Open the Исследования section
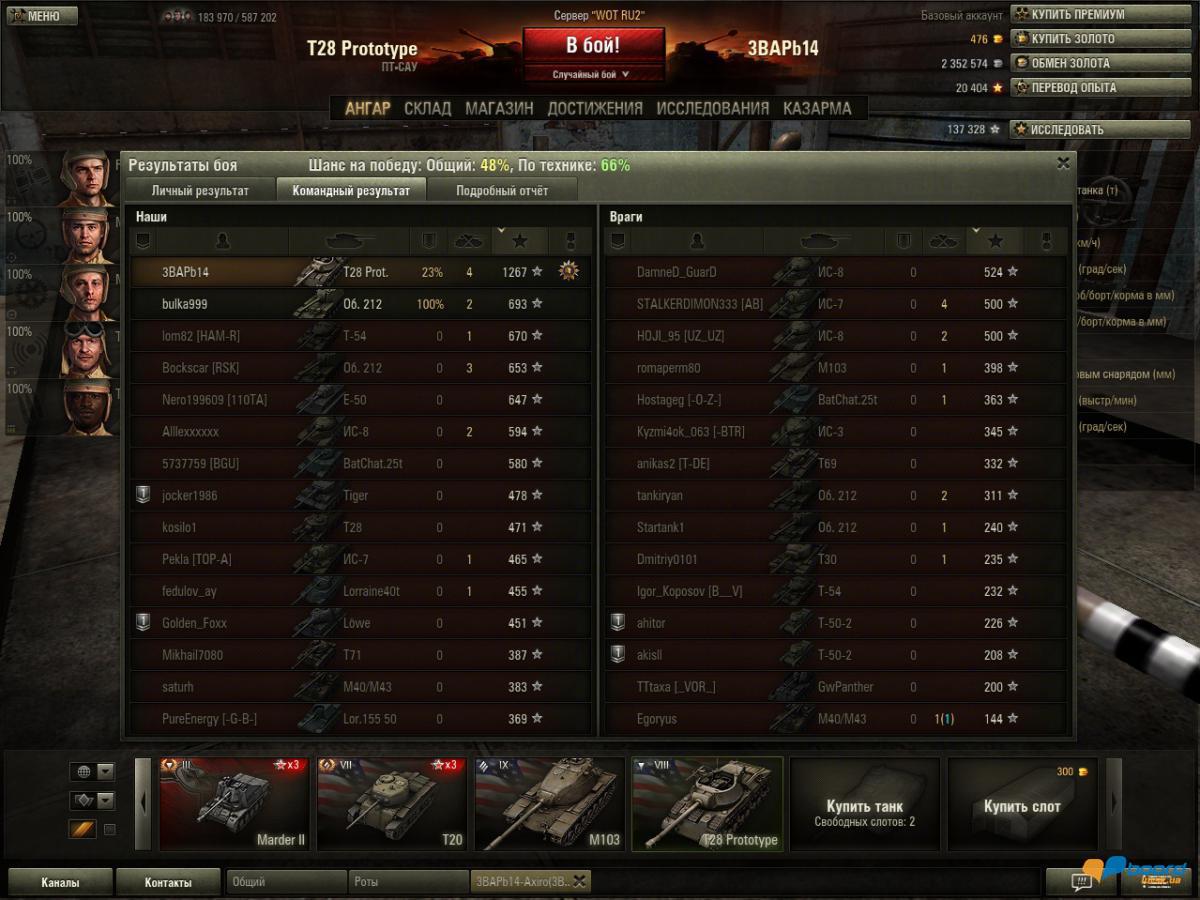The width and height of the screenshot is (1200, 900). [x=712, y=108]
